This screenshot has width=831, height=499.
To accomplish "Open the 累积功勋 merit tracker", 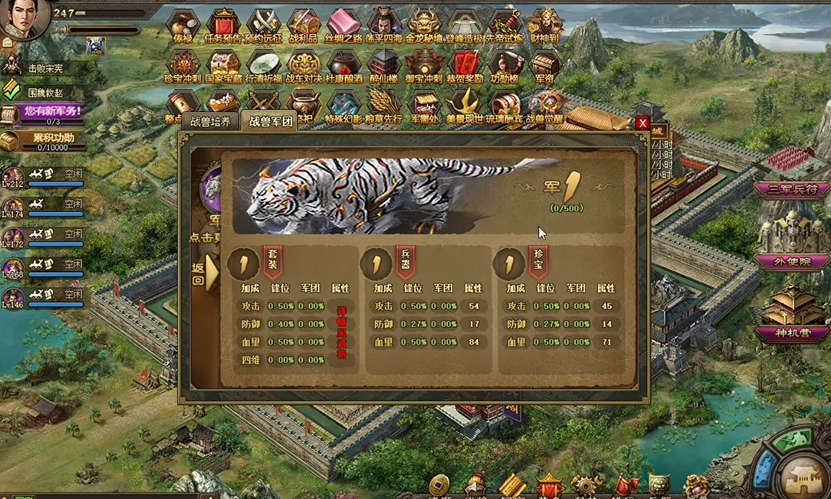I will (50, 138).
